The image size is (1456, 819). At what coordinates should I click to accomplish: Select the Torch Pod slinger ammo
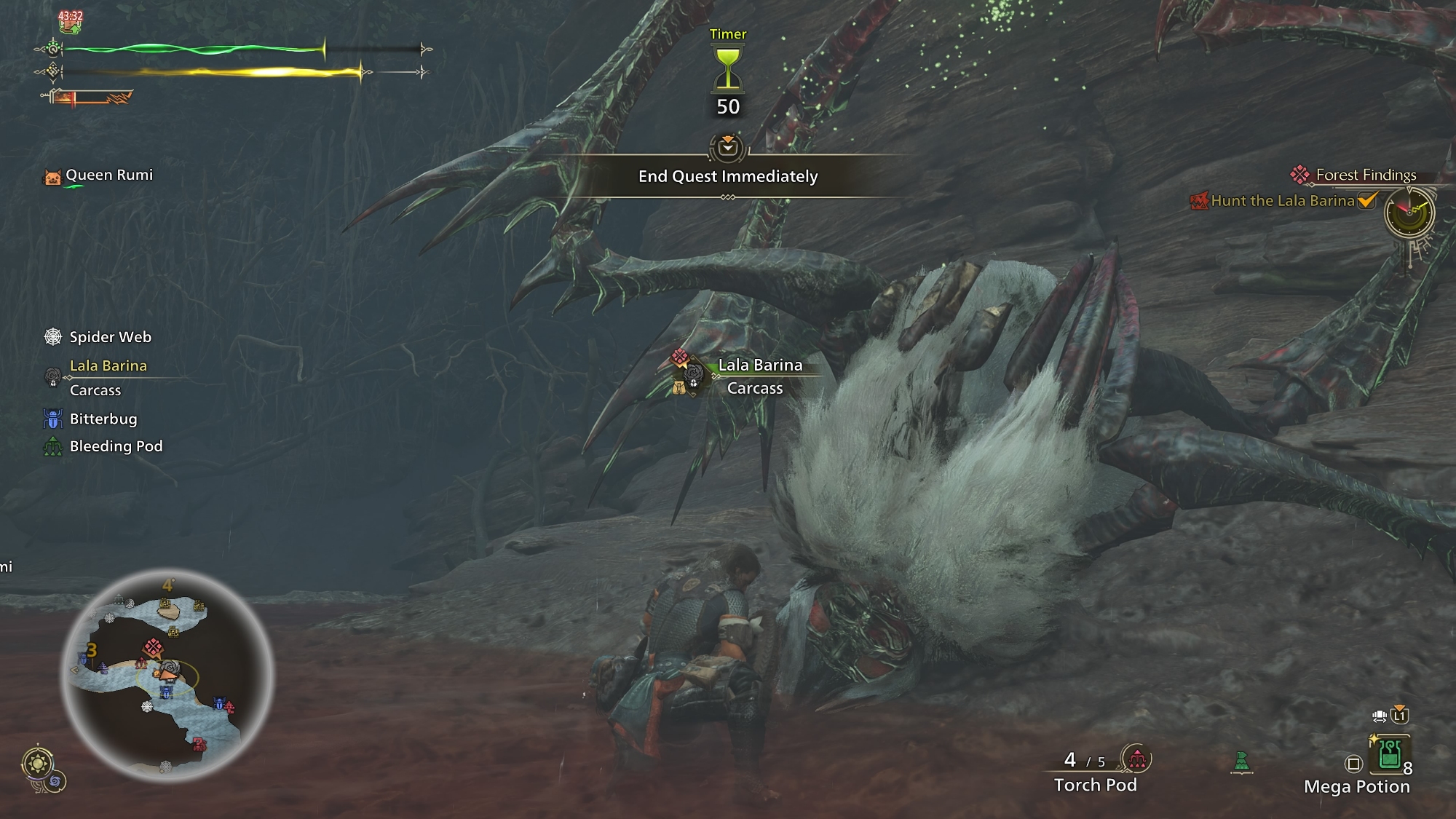[1095, 784]
